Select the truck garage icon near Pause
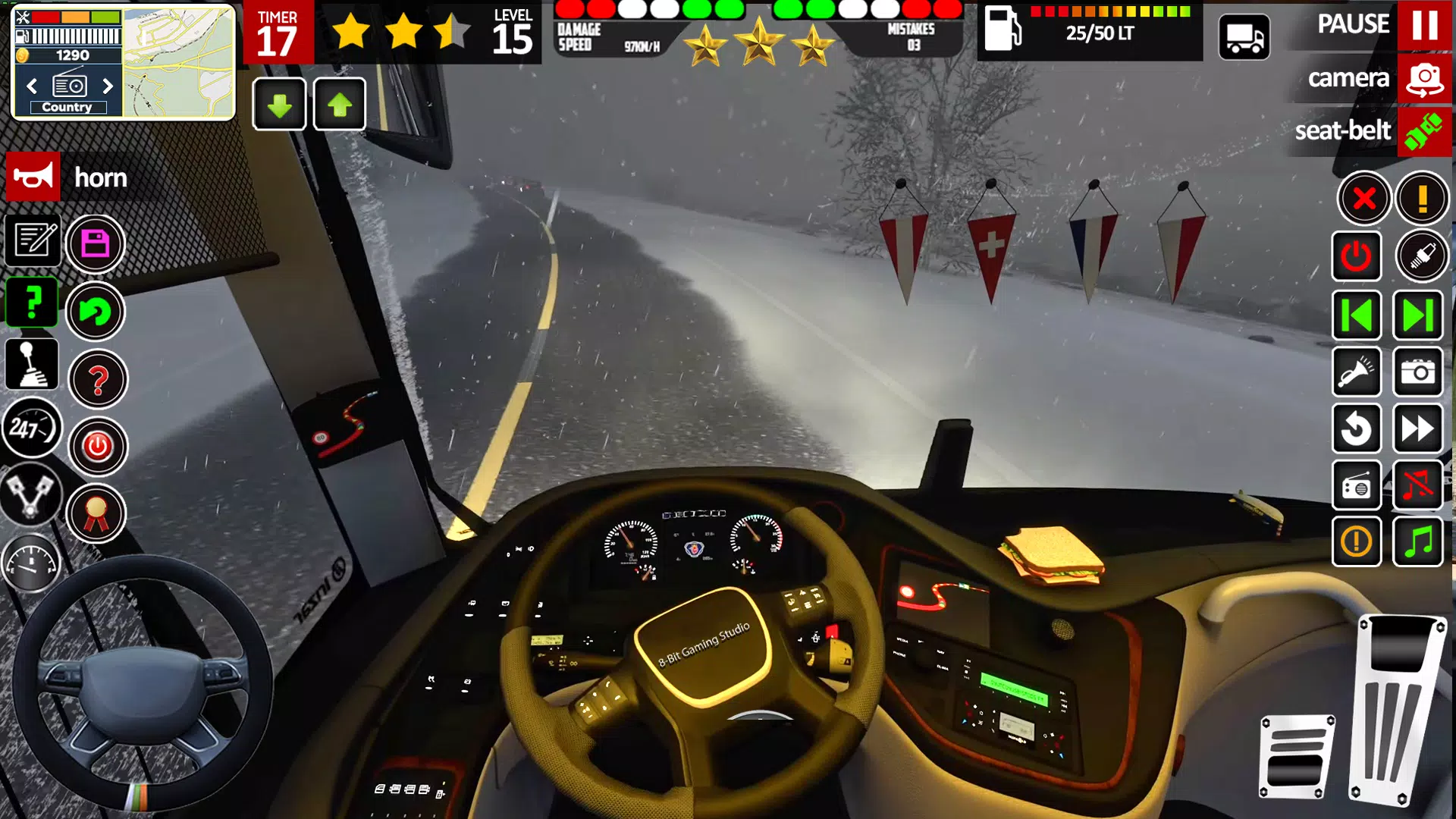The image size is (1456, 819). [1244, 36]
